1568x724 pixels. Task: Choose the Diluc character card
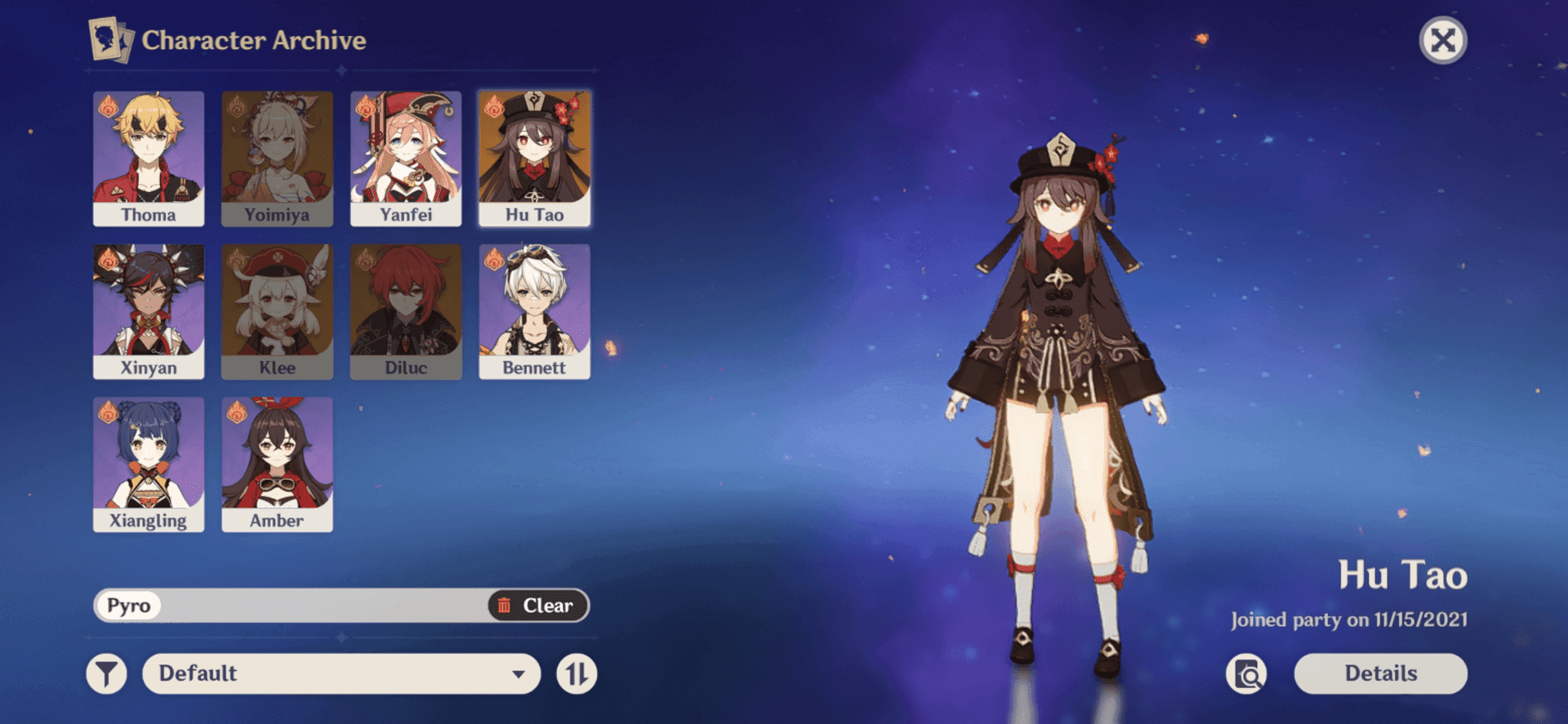coord(406,311)
